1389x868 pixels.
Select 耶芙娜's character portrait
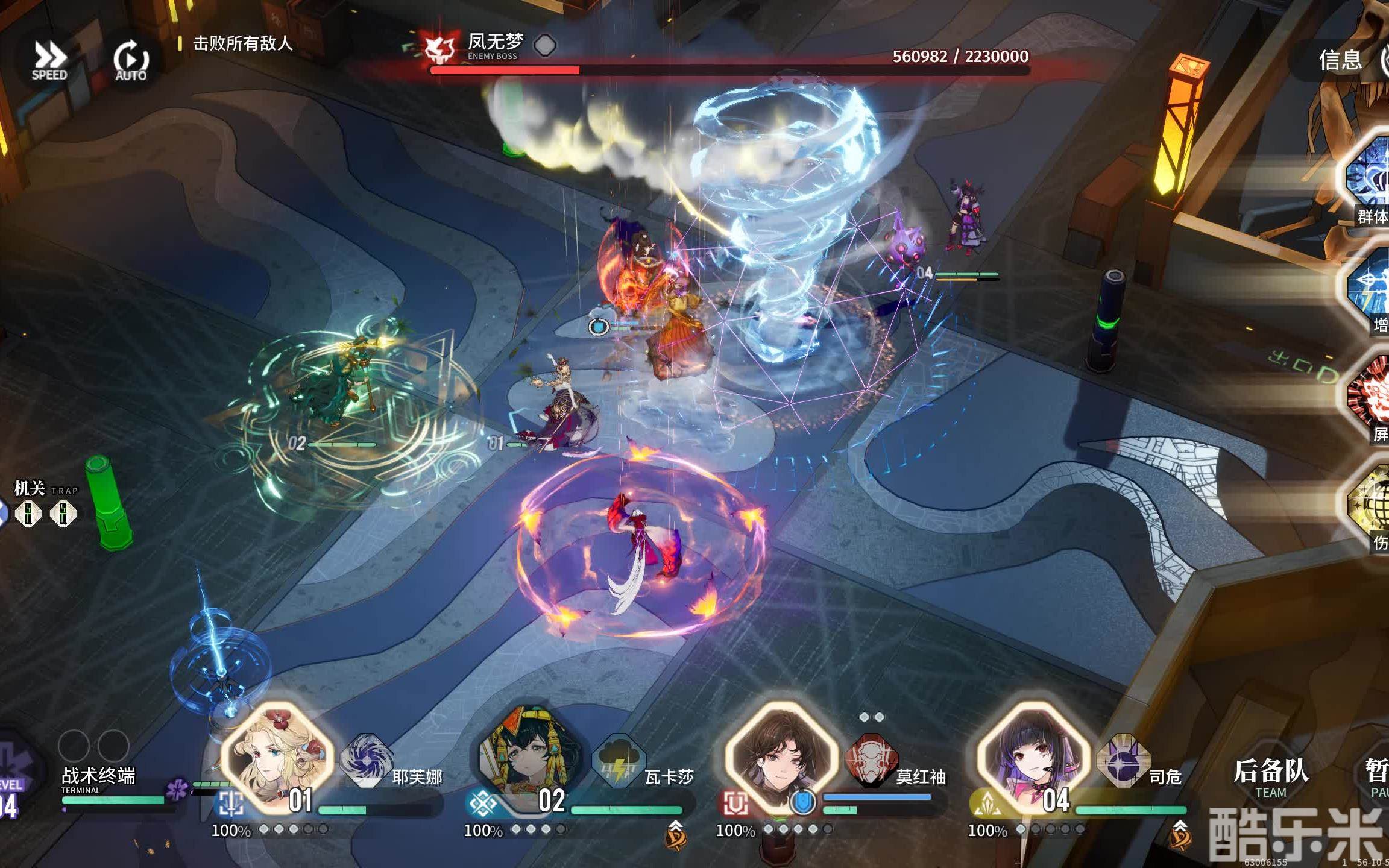(x=277, y=757)
